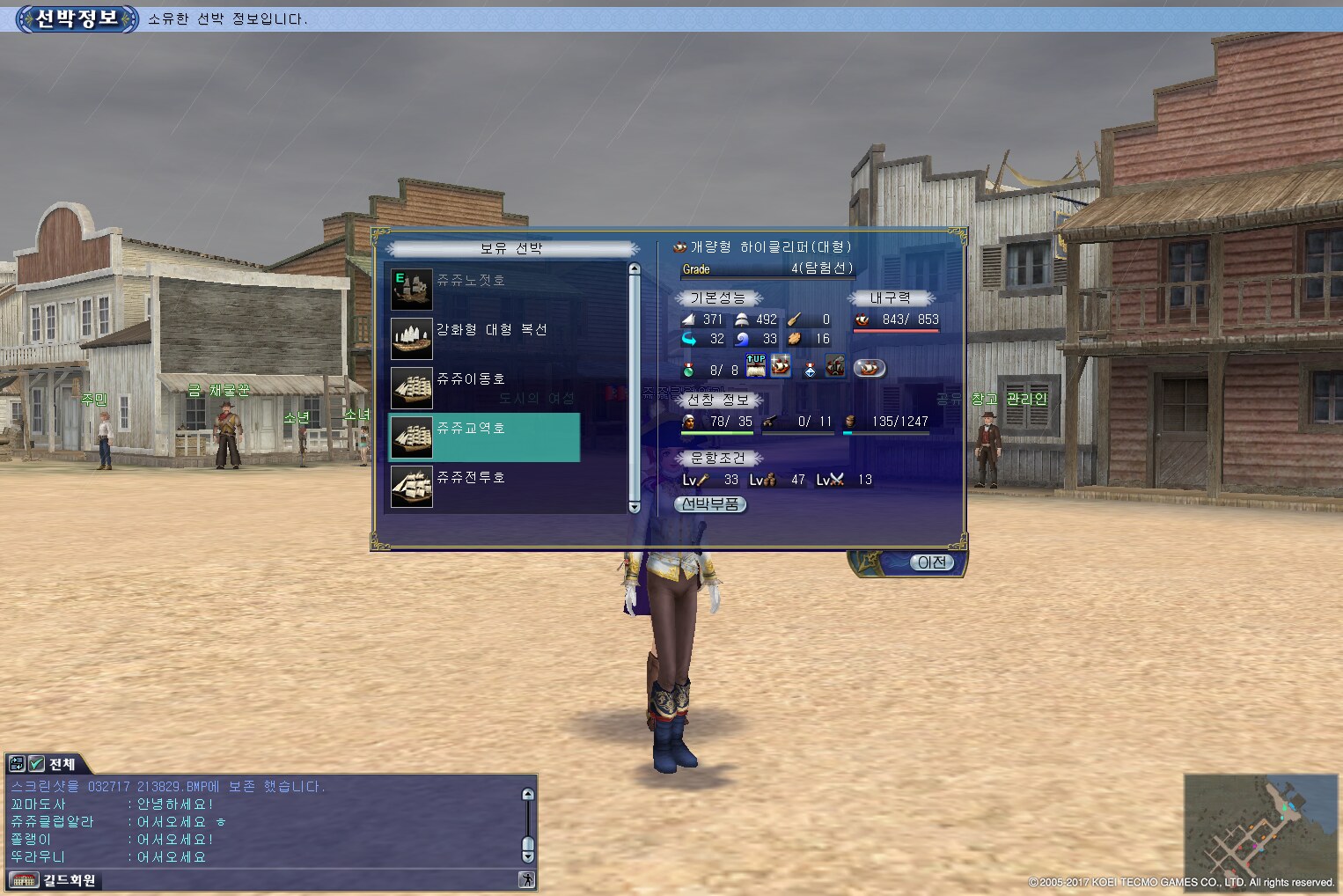Click the sparkling ship skill icon
Screen dimensions: 1343x896
(781, 366)
